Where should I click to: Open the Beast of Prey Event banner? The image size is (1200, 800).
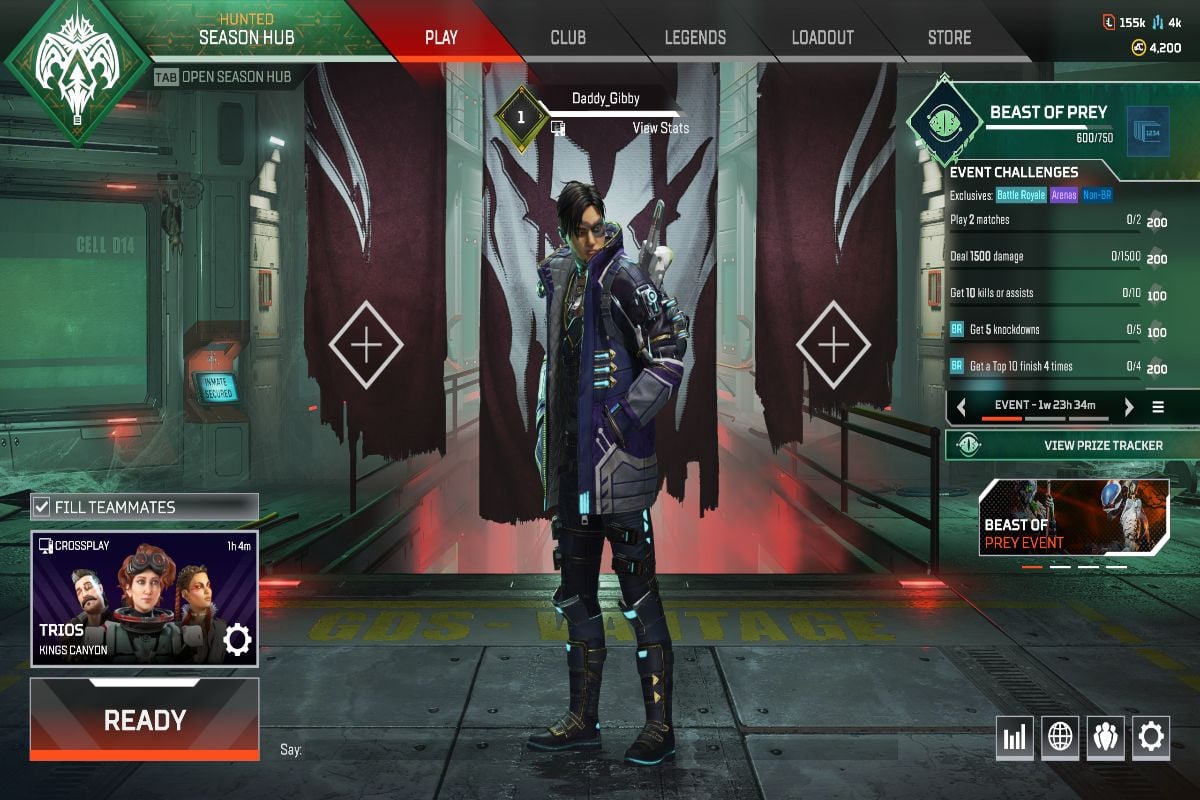click(x=1074, y=517)
